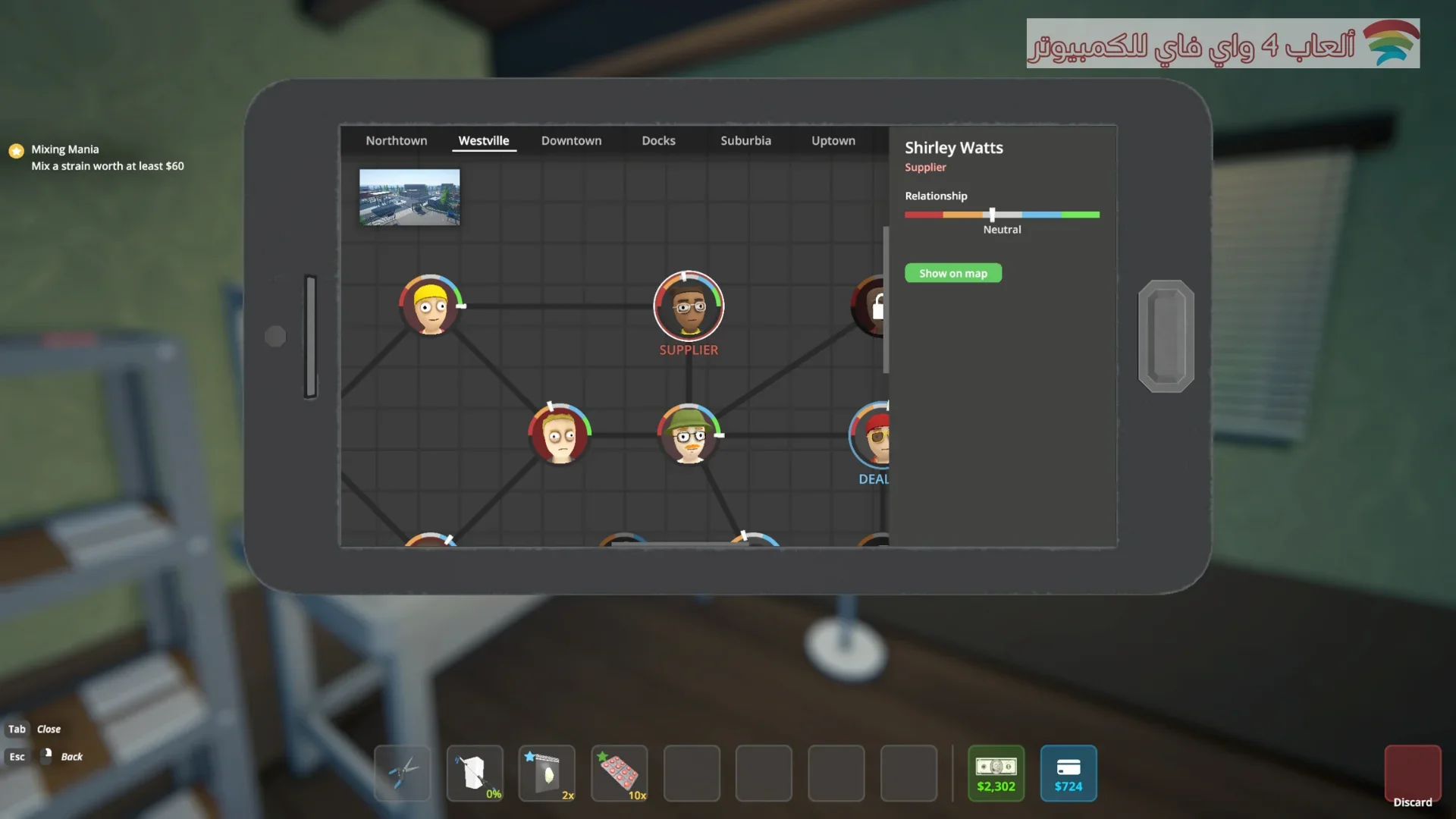Select the green bucket hat contact
This screenshot has width=1456, height=819.
[689, 435]
